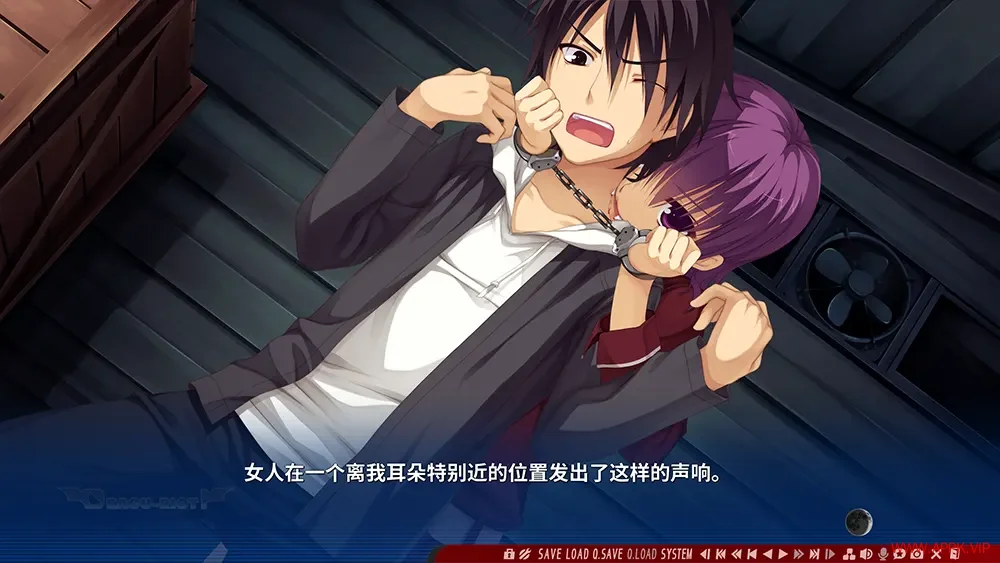Fast-forward with the double right arrows
The width and height of the screenshot is (1000, 563).
click(x=798, y=554)
